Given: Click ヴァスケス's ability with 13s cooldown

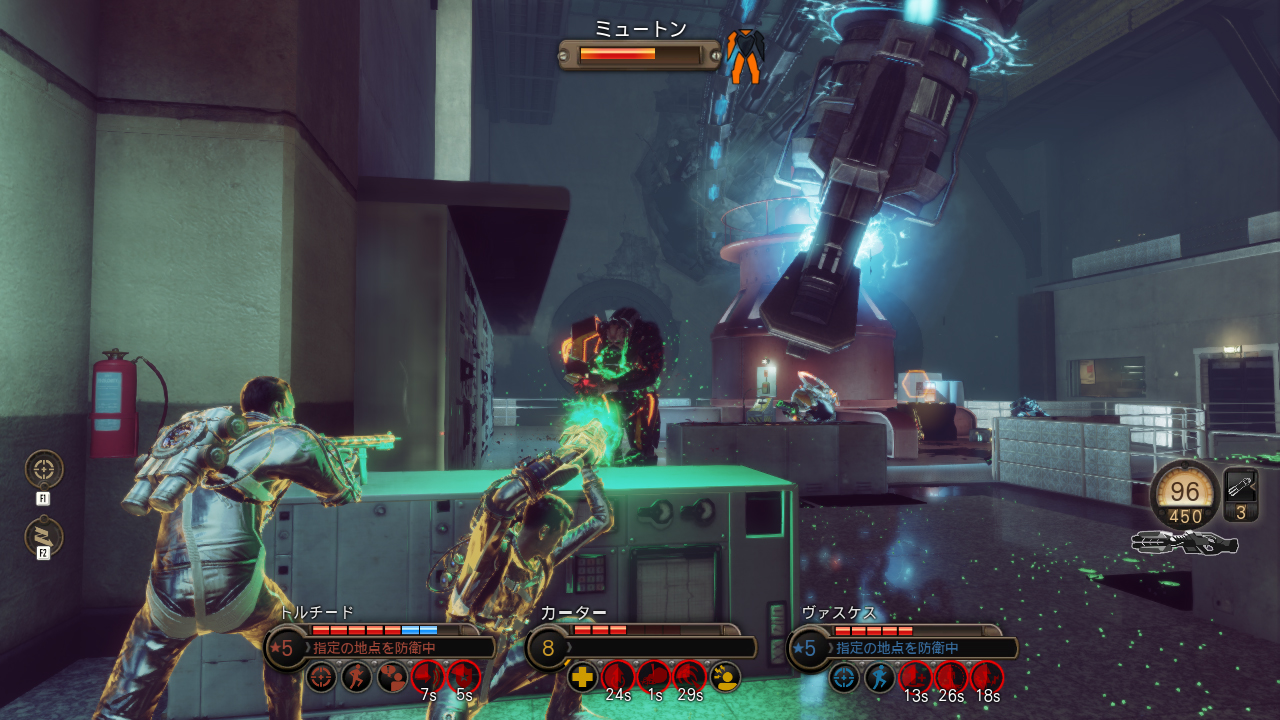Looking at the screenshot, I should click(x=915, y=677).
